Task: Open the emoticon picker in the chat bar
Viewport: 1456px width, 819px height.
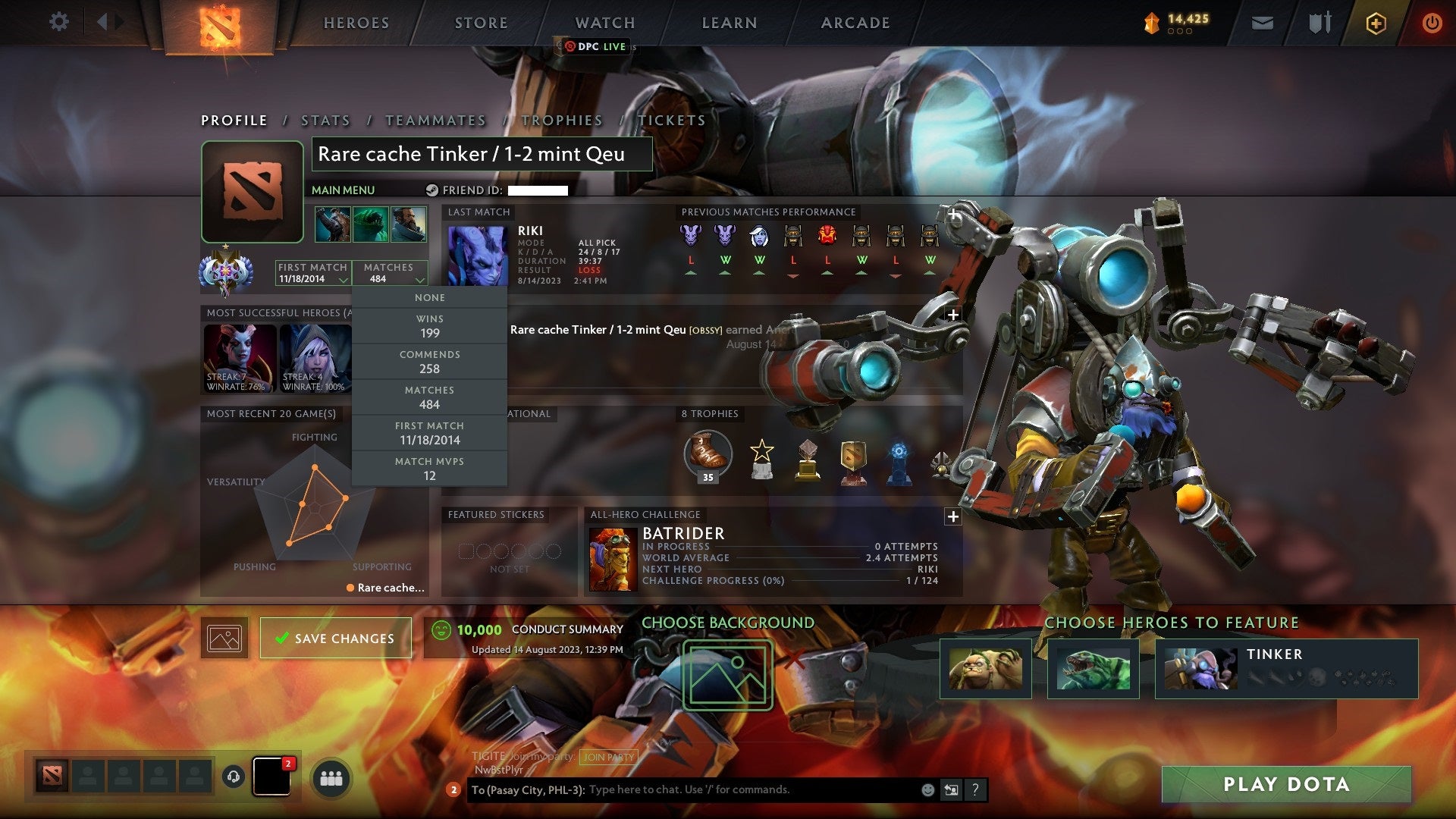Action: (927, 789)
